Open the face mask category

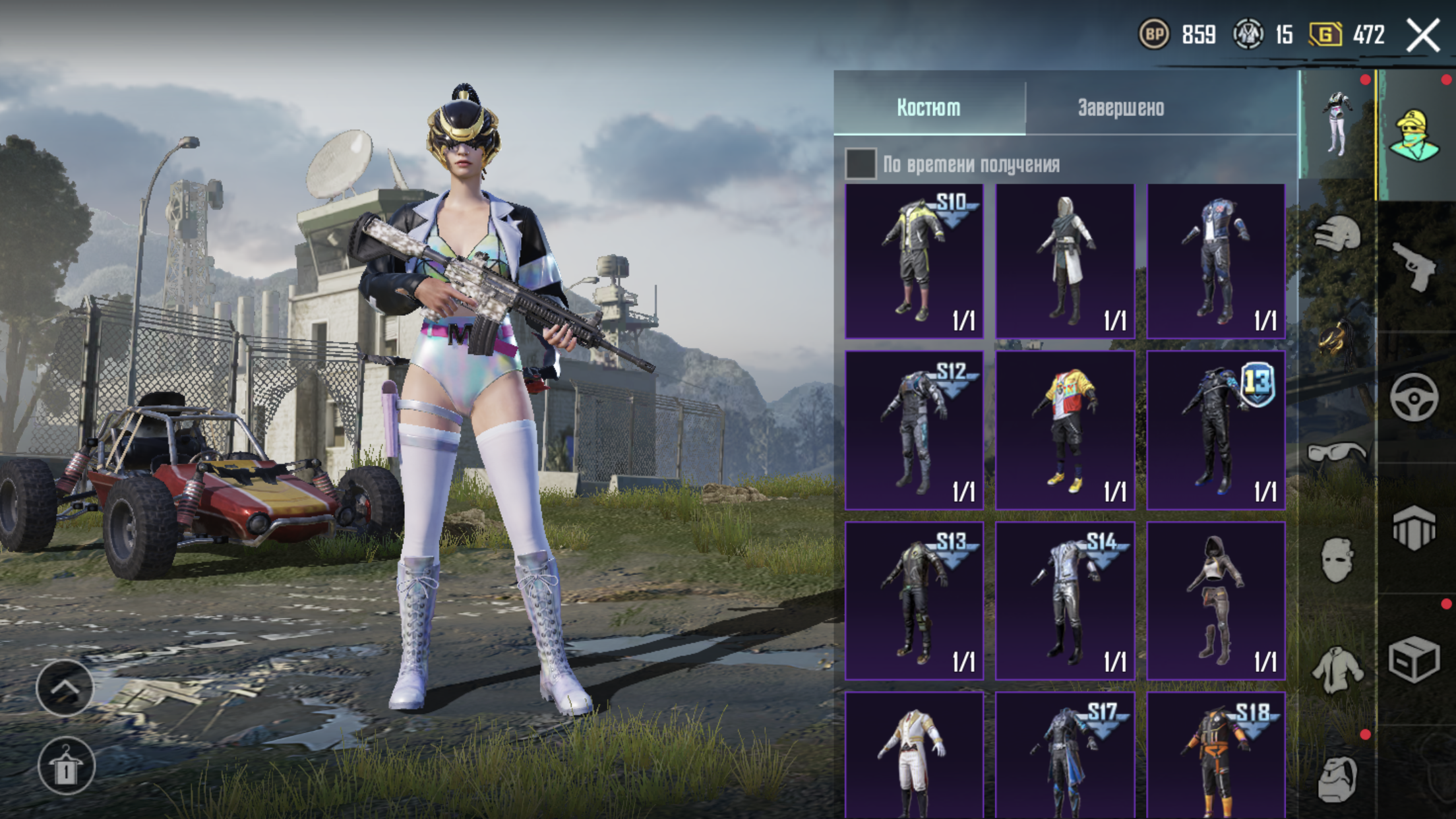(1337, 561)
